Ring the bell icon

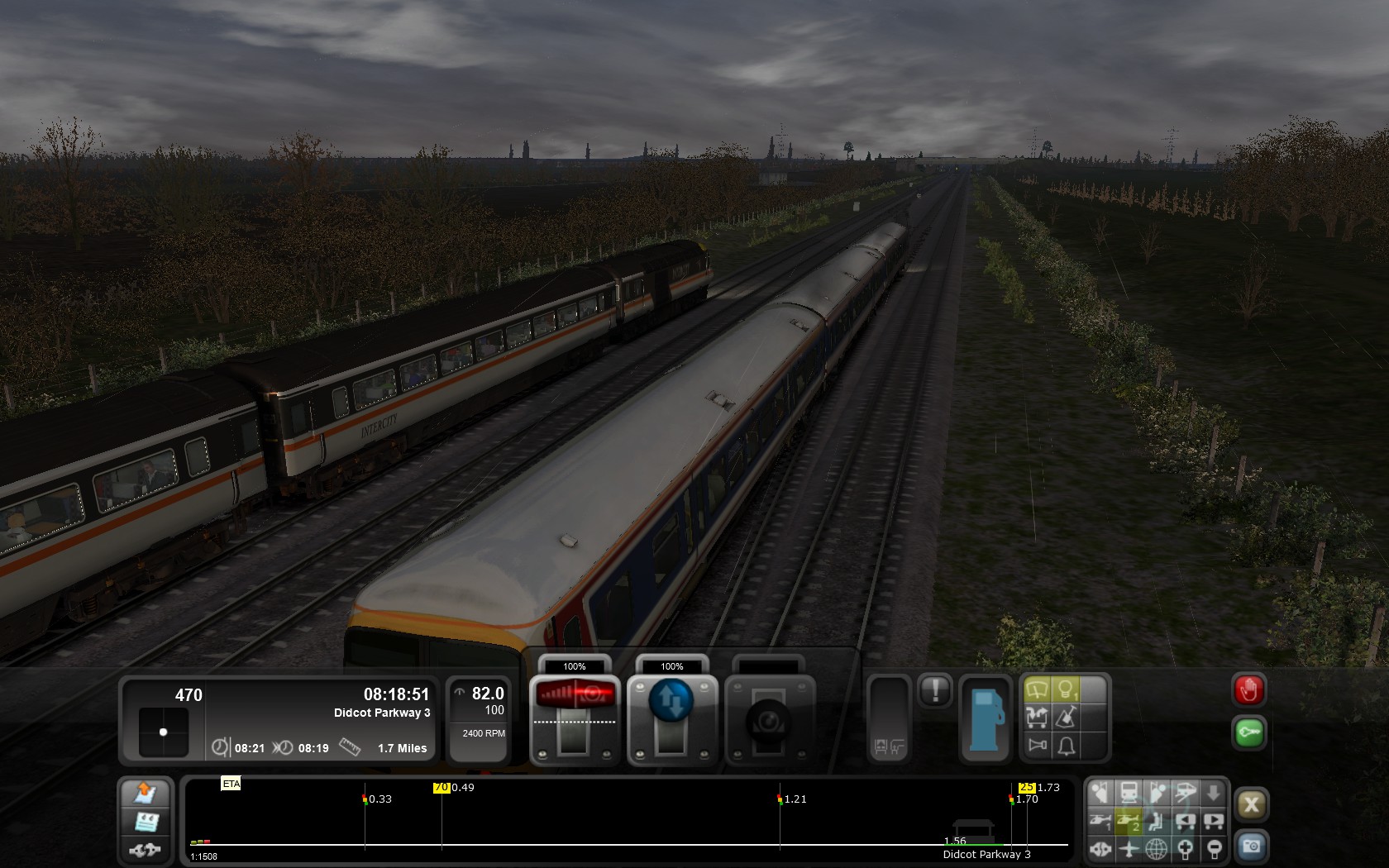pyautogui.click(x=1066, y=746)
